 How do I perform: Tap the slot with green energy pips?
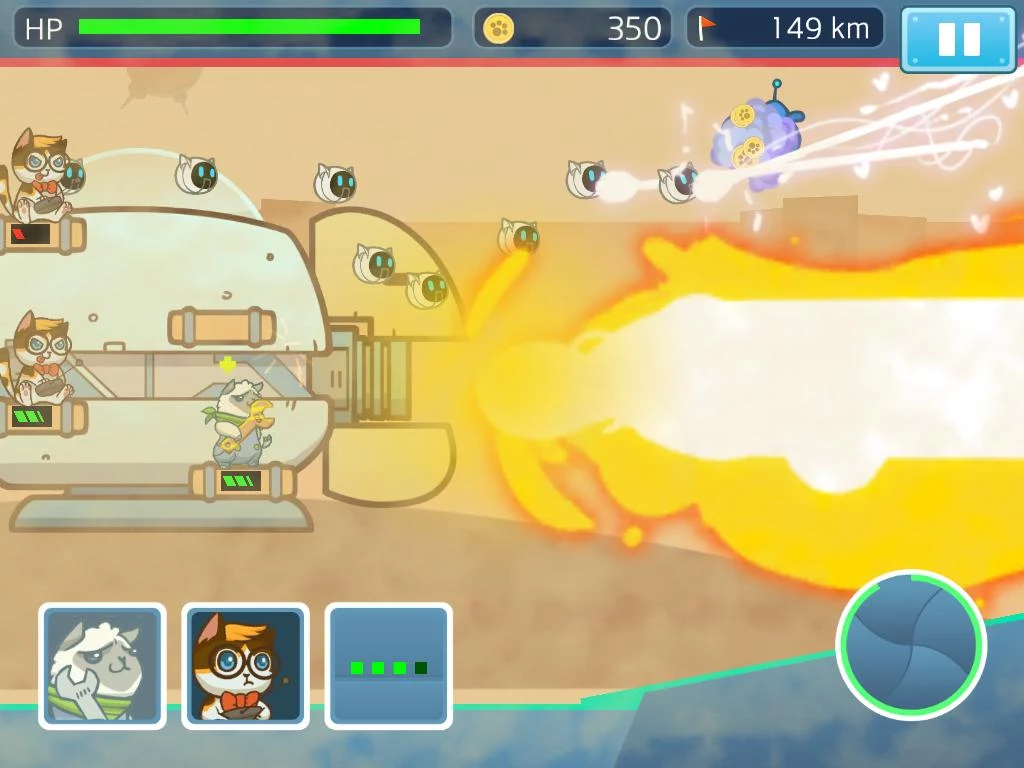(x=388, y=665)
